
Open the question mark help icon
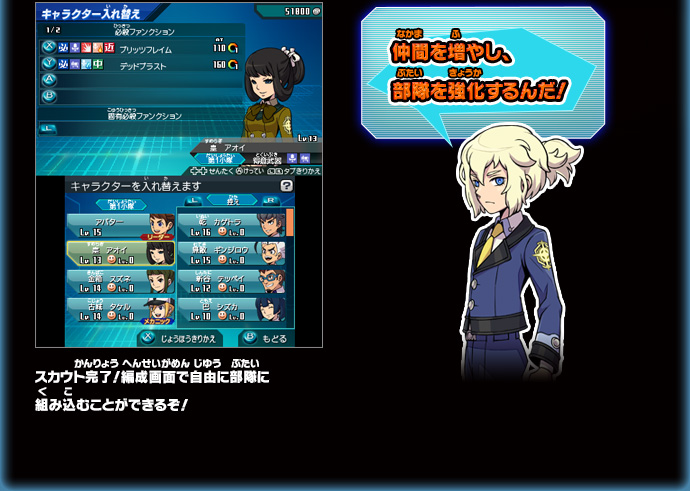287,186
